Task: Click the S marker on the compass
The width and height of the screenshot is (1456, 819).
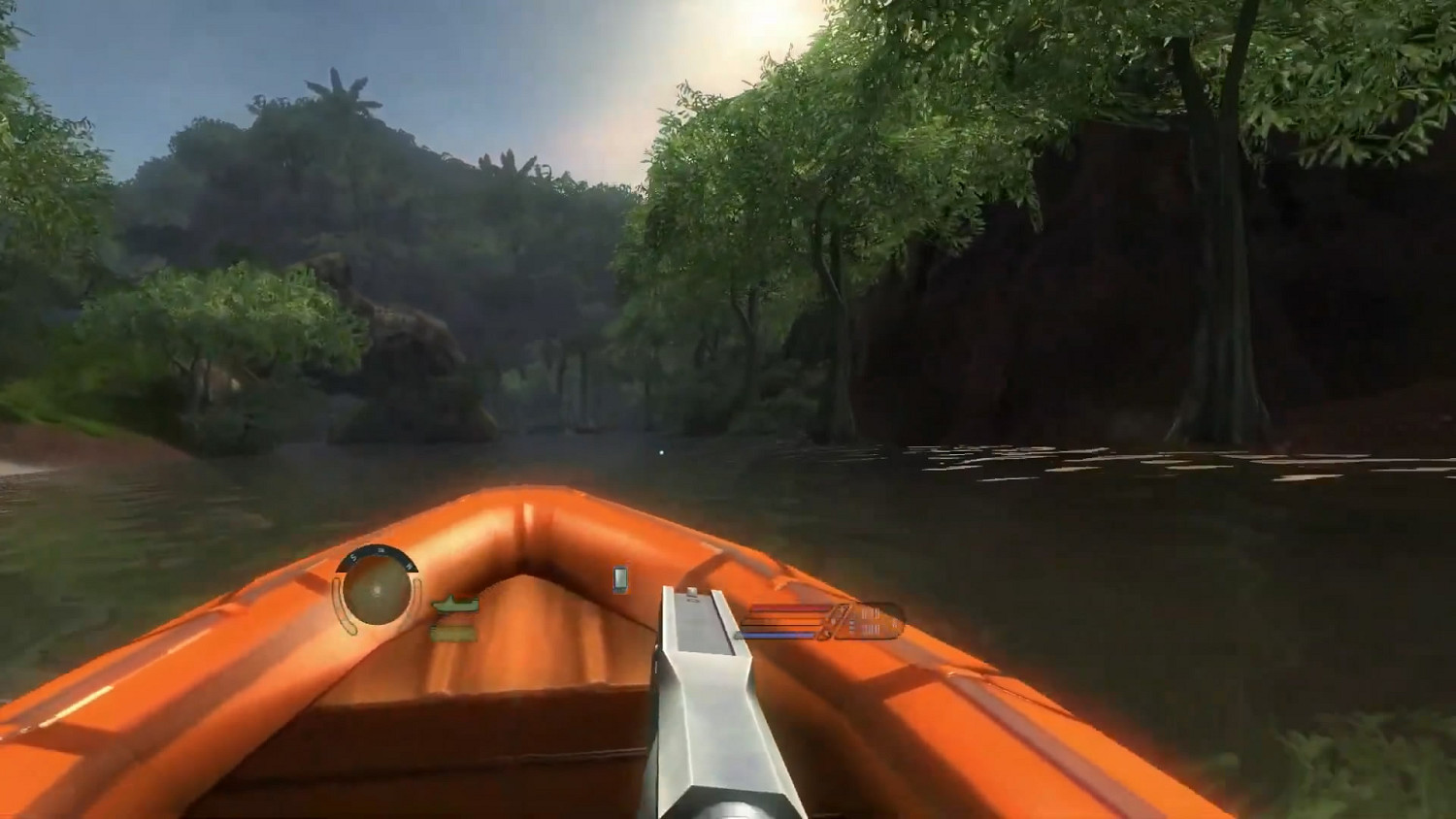Action: click(352, 558)
